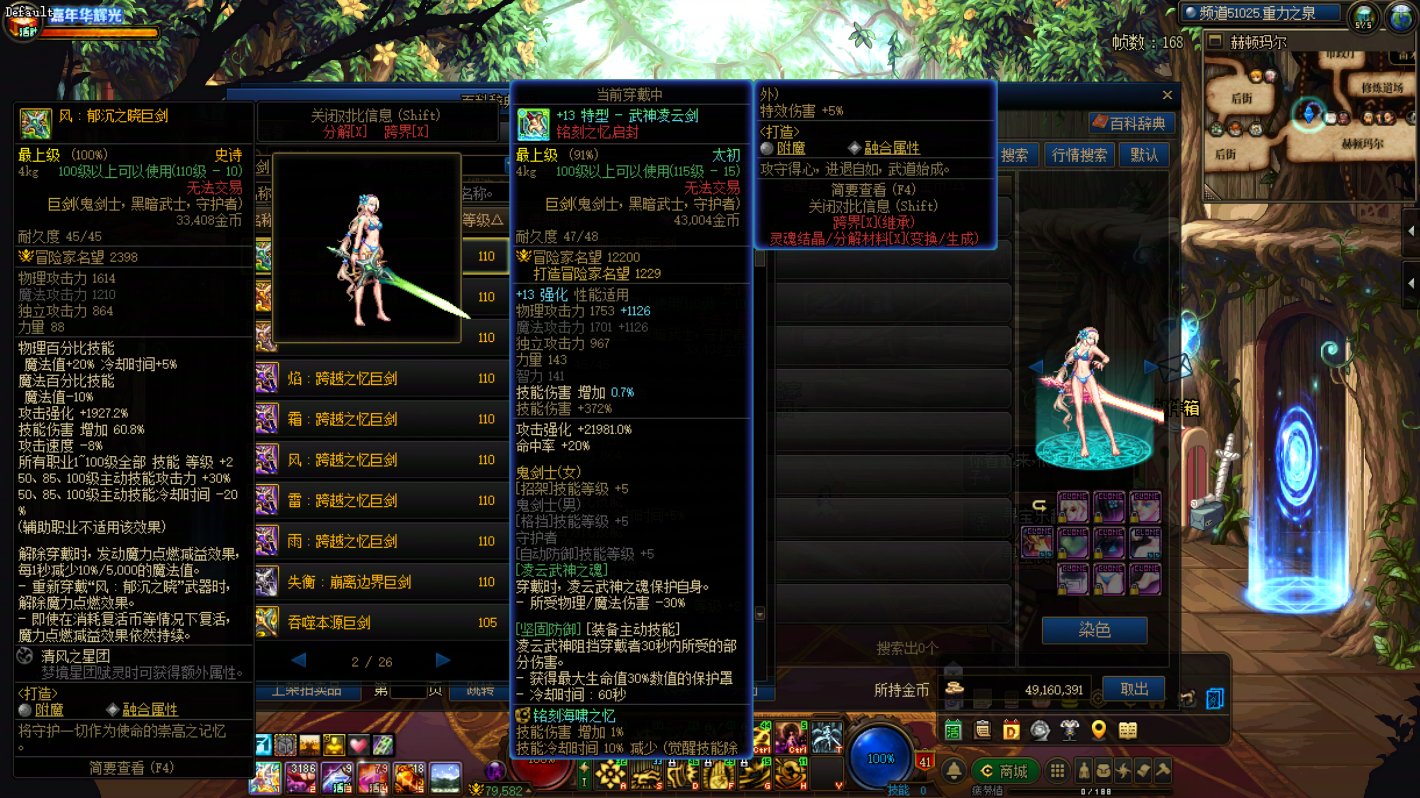1420x798 pixels.
Task: Click the 染色 dye button
Action: pyautogui.click(x=1096, y=630)
